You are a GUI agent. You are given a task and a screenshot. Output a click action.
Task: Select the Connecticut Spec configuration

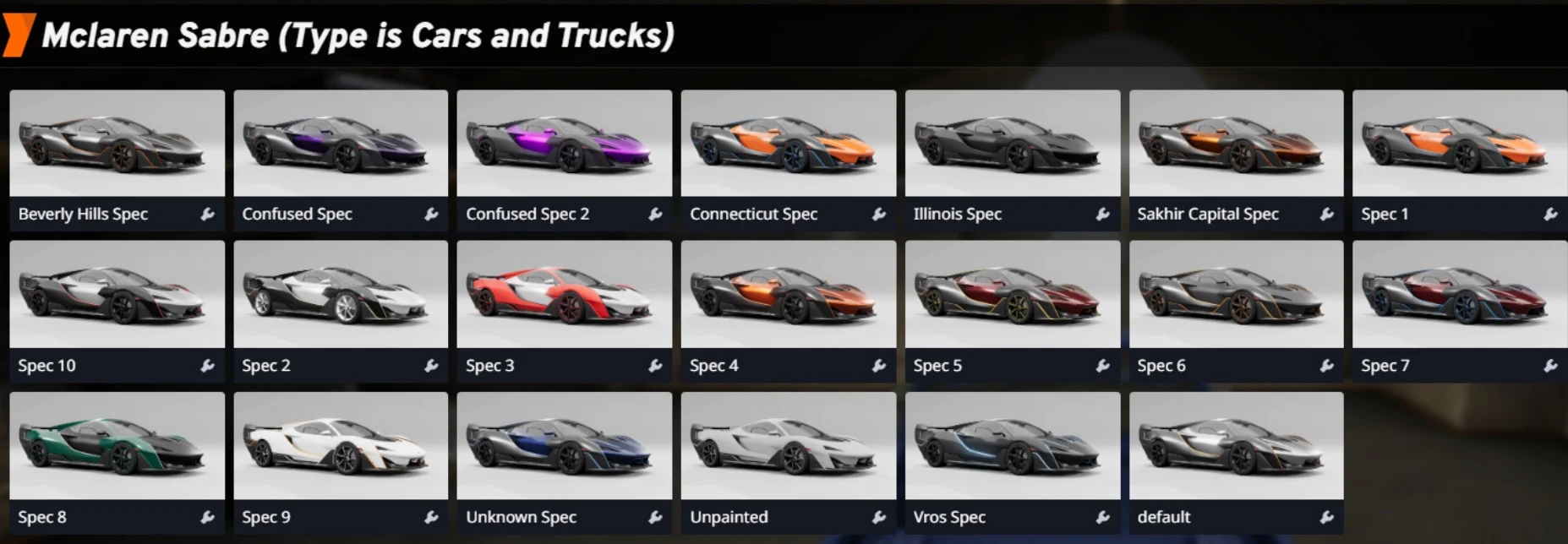pos(788,144)
